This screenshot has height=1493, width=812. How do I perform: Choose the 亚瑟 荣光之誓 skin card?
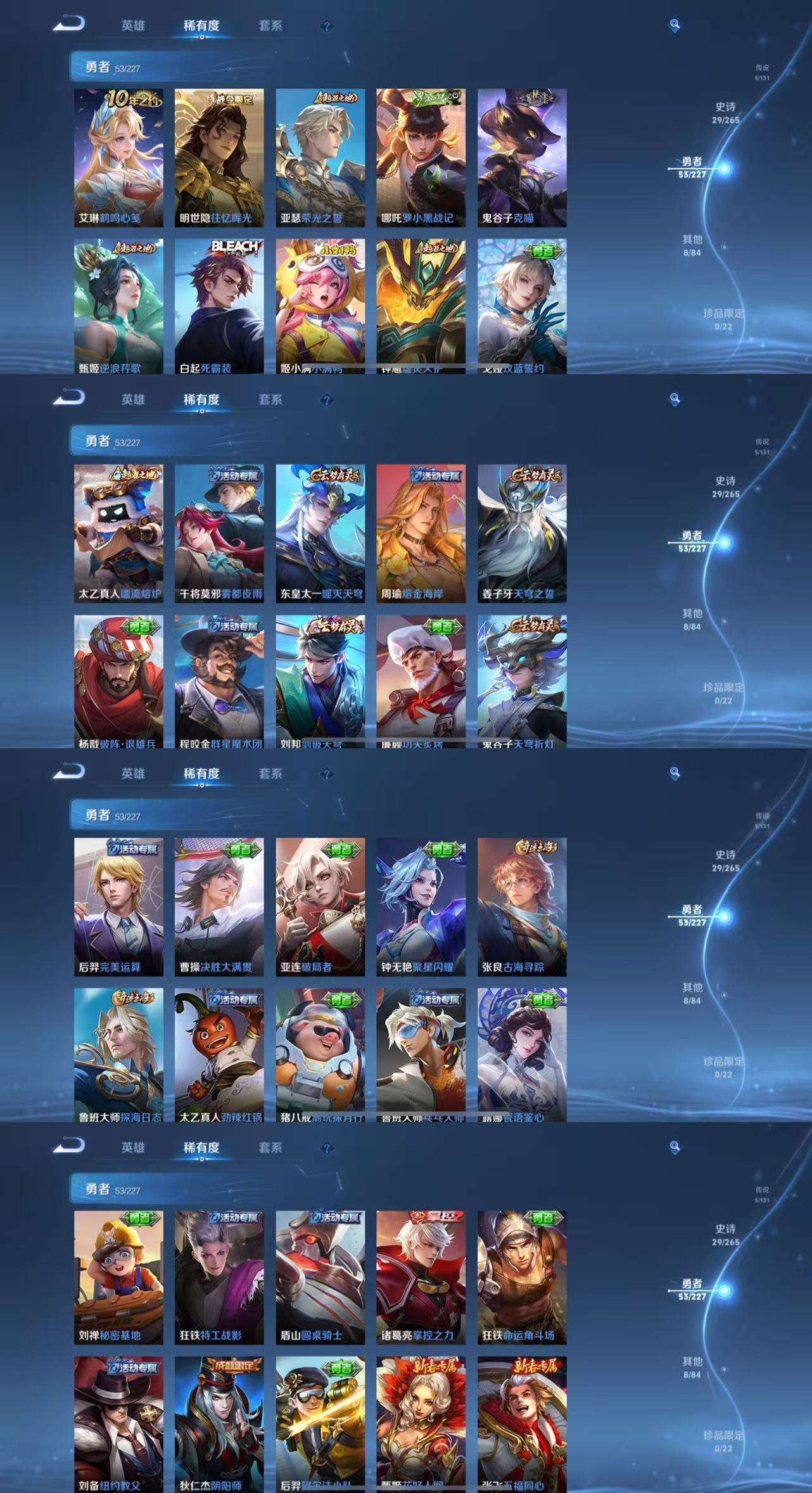(x=320, y=158)
